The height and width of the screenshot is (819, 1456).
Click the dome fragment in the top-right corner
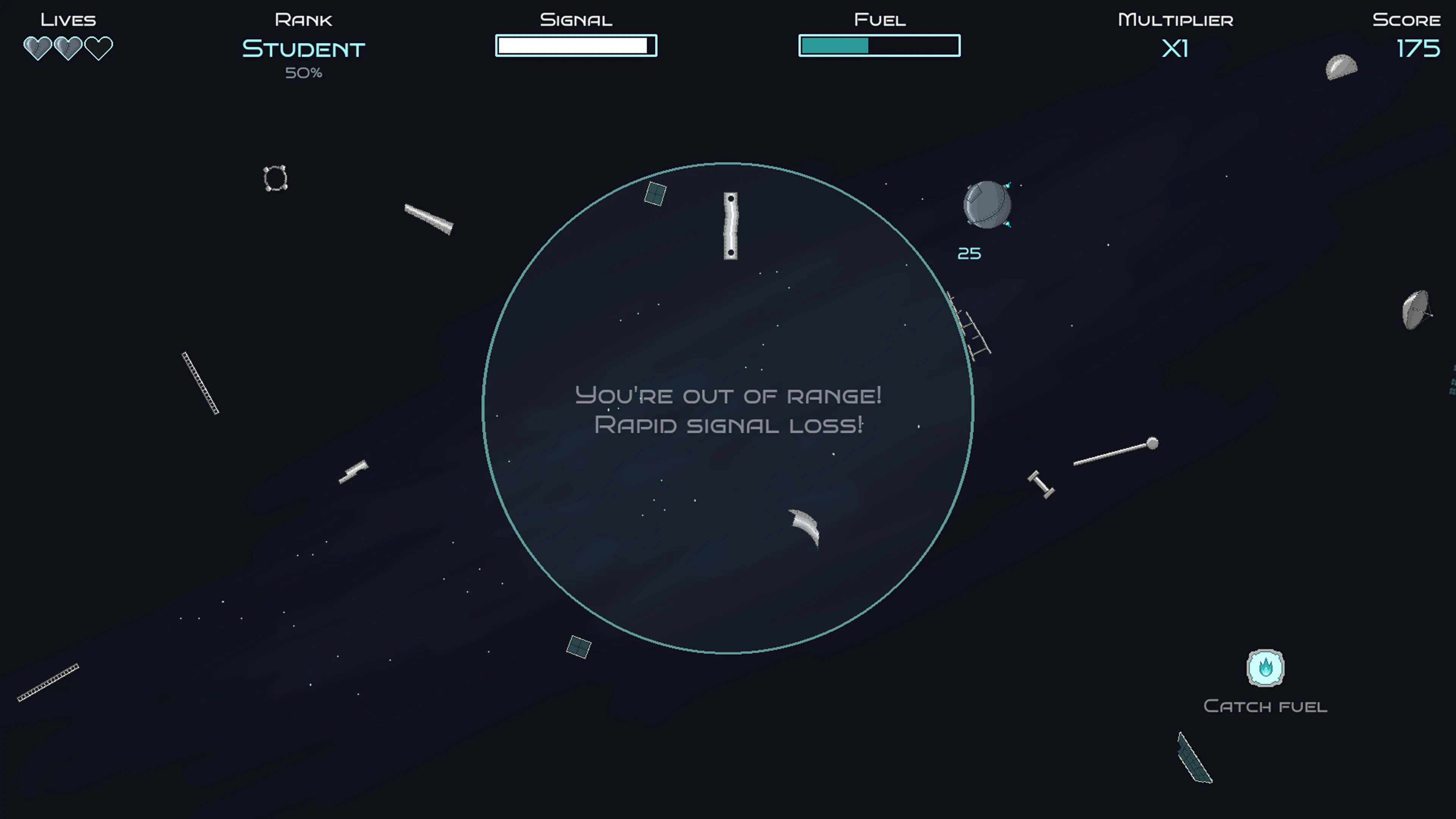pos(1341,67)
